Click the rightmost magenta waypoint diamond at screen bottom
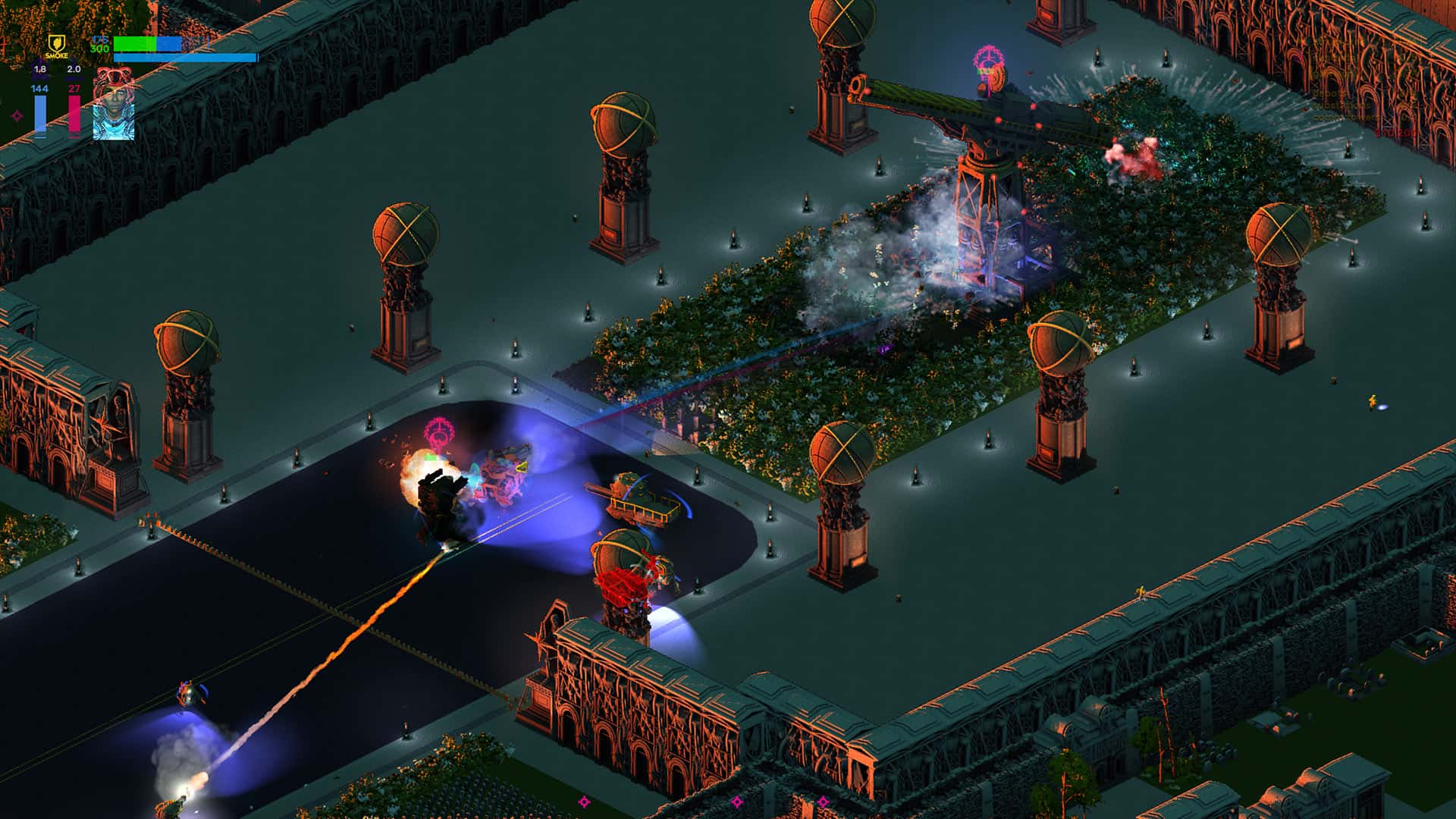This screenshot has width=1456, height=819. (x=821, y=801)
